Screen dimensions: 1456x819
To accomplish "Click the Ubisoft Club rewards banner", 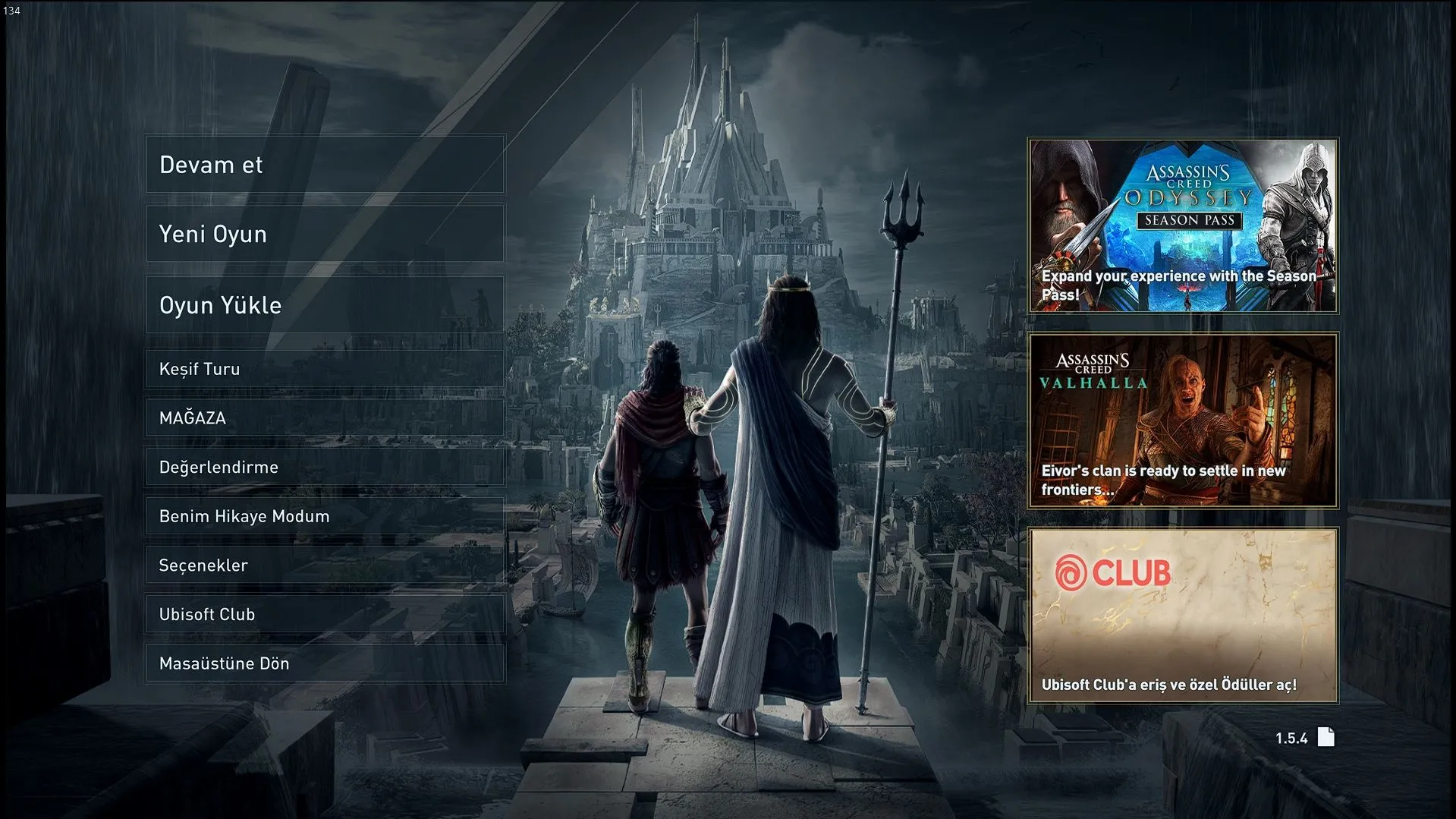I will 1182,616.
